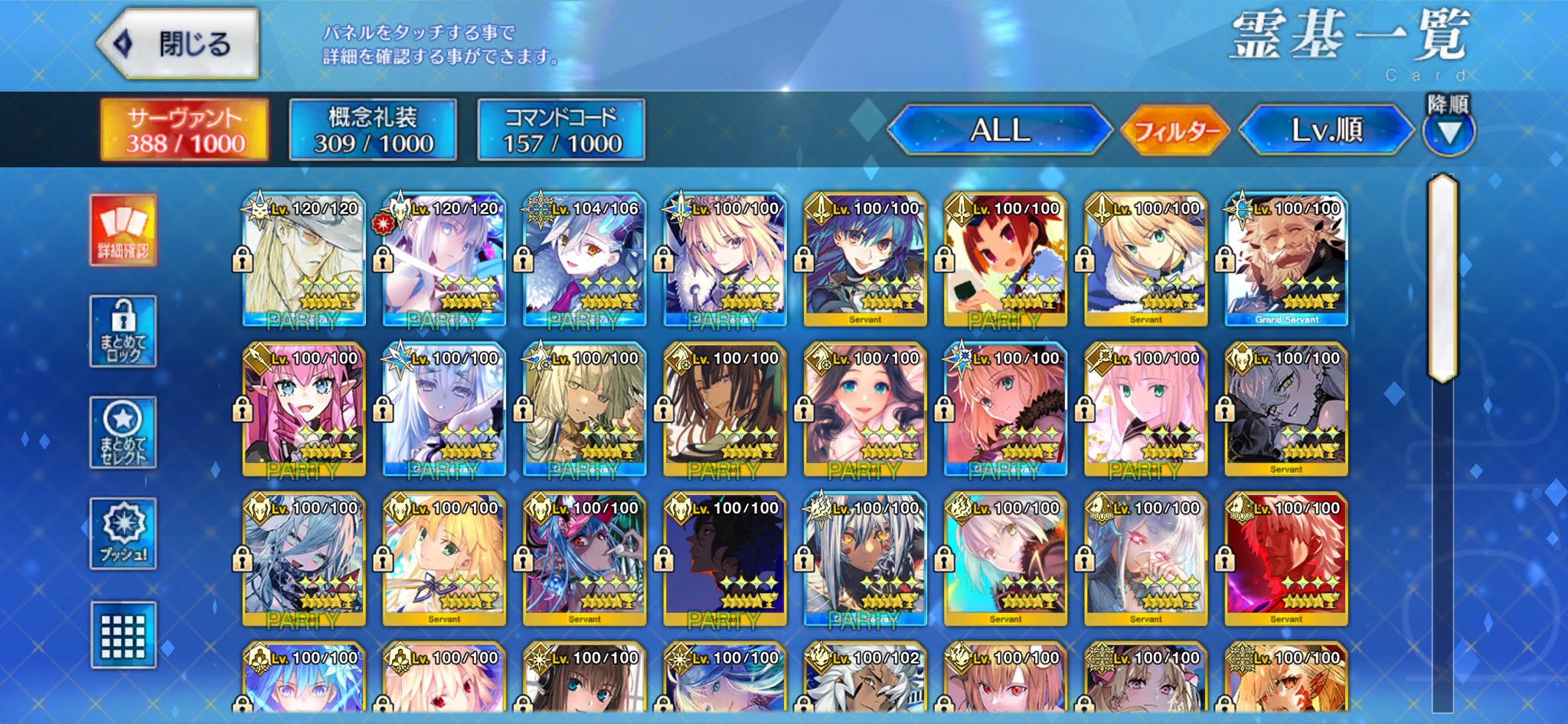1568x724 pixels.
Task: Click the servant list scrollbar handle
Action: (x=1442, y=277)
